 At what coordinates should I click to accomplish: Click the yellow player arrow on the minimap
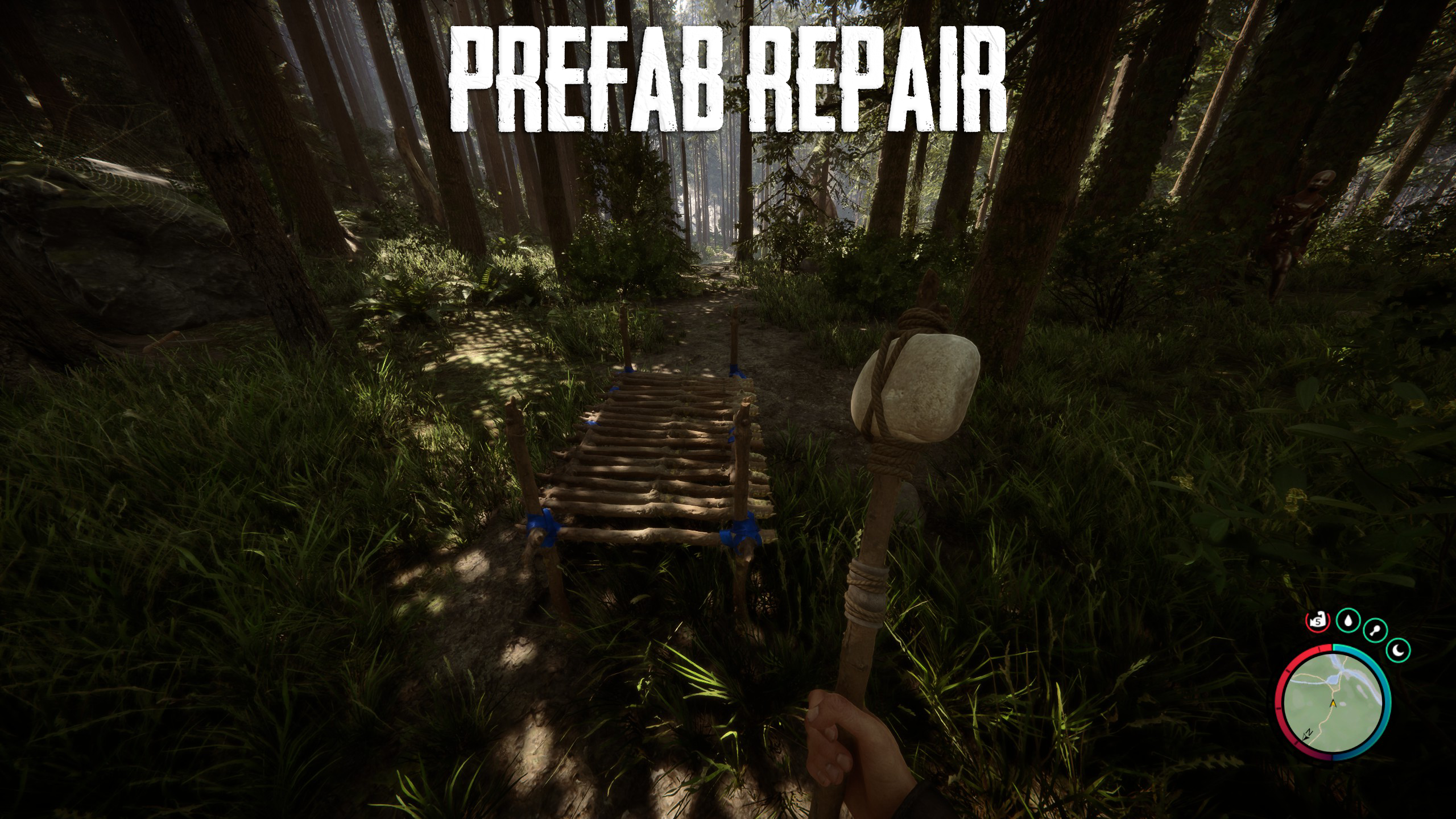click(1333, 704)
